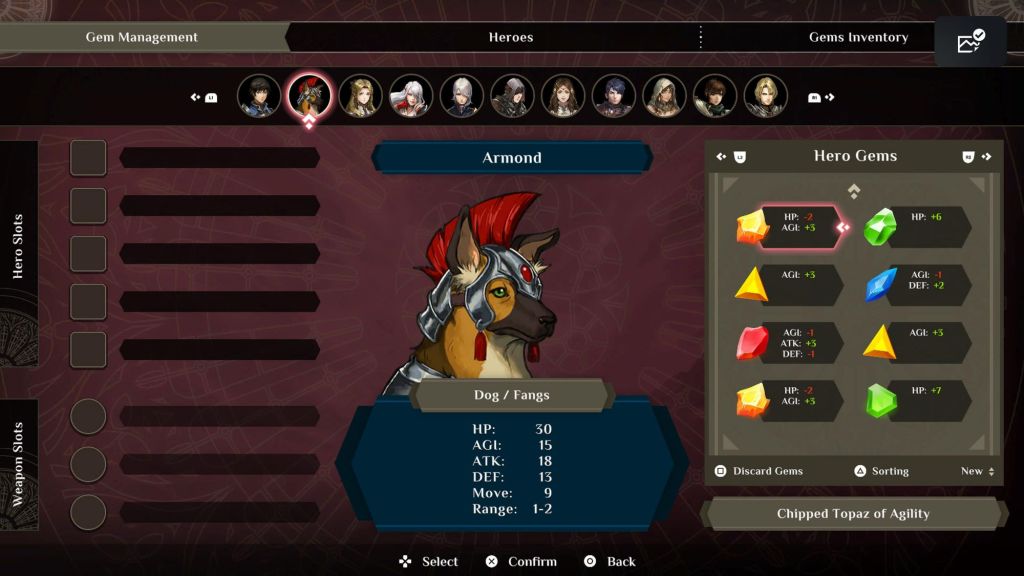This screenshot has width=1024, height=576.
Task: Choose the white long-haired hero in red
Action: (x=411, y=96)
